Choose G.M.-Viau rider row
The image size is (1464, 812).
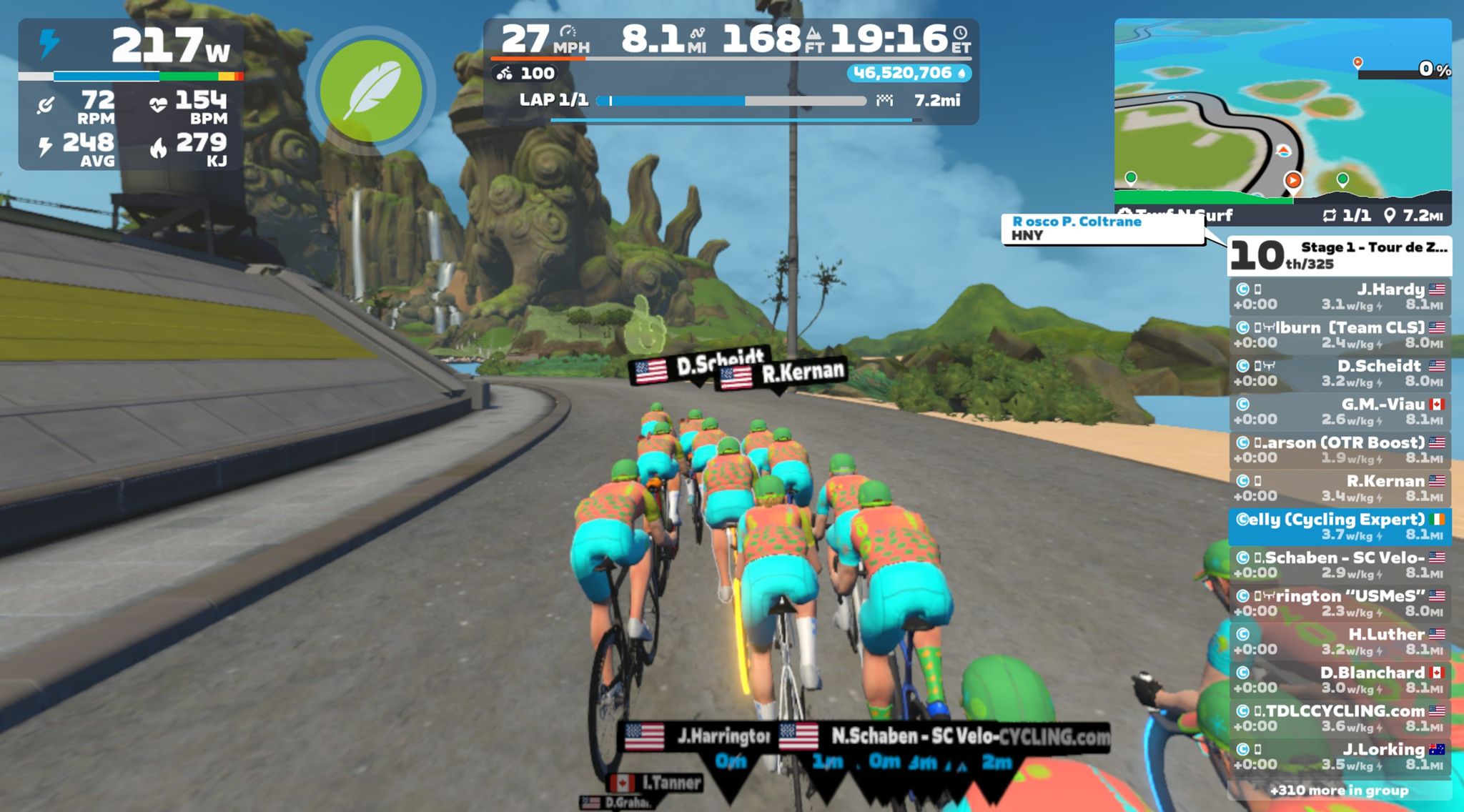(1339, 412)
